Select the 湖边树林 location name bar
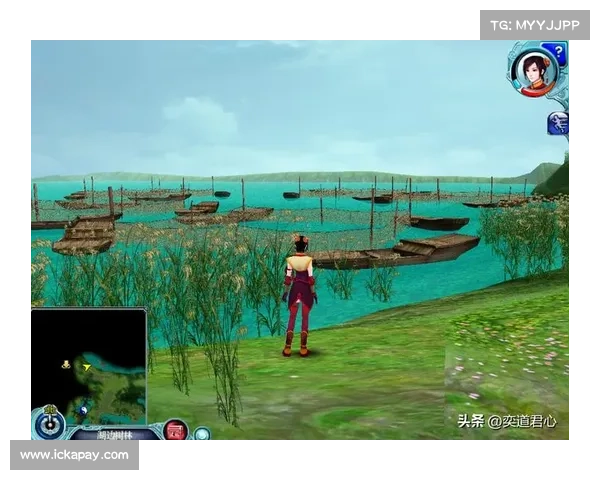This screenshot has height=480, width=600. point(112,435)
